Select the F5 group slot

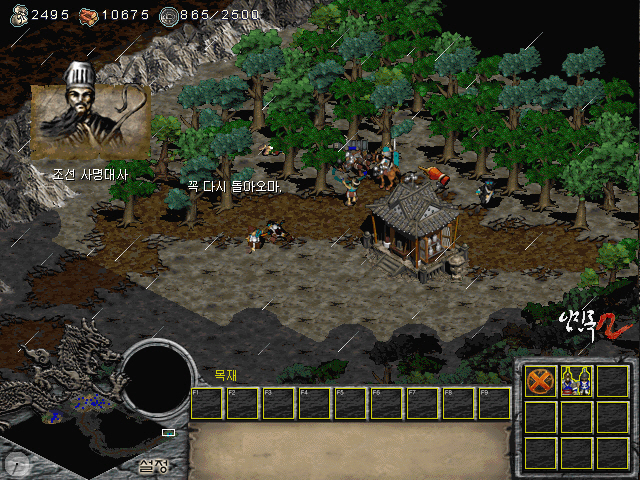point(351,403)
